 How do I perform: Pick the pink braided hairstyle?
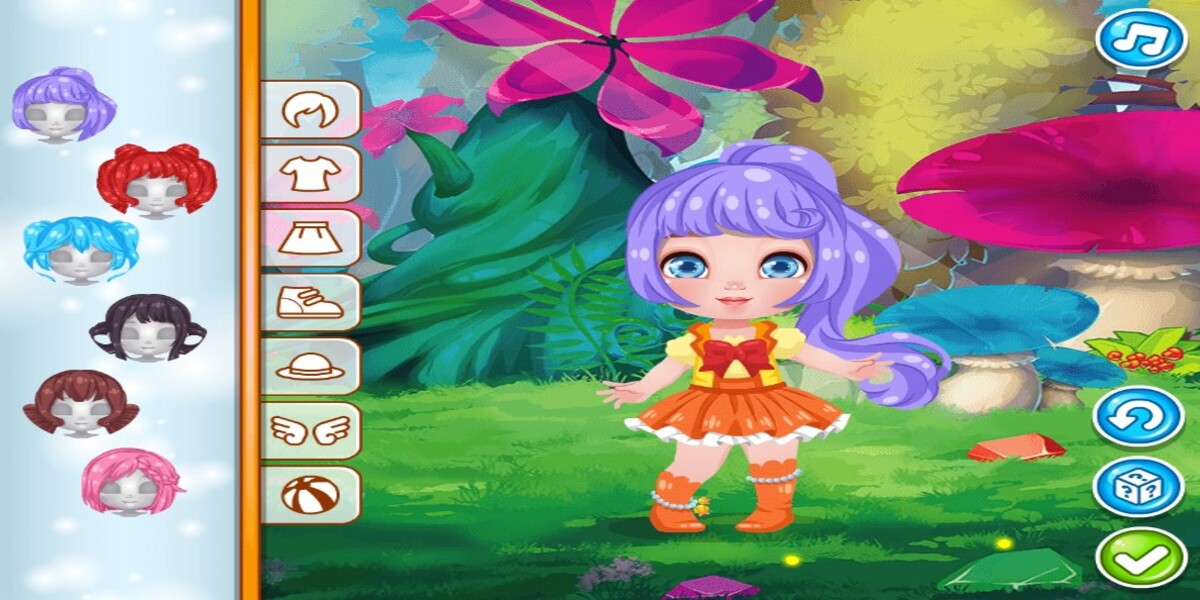point(131,481)
